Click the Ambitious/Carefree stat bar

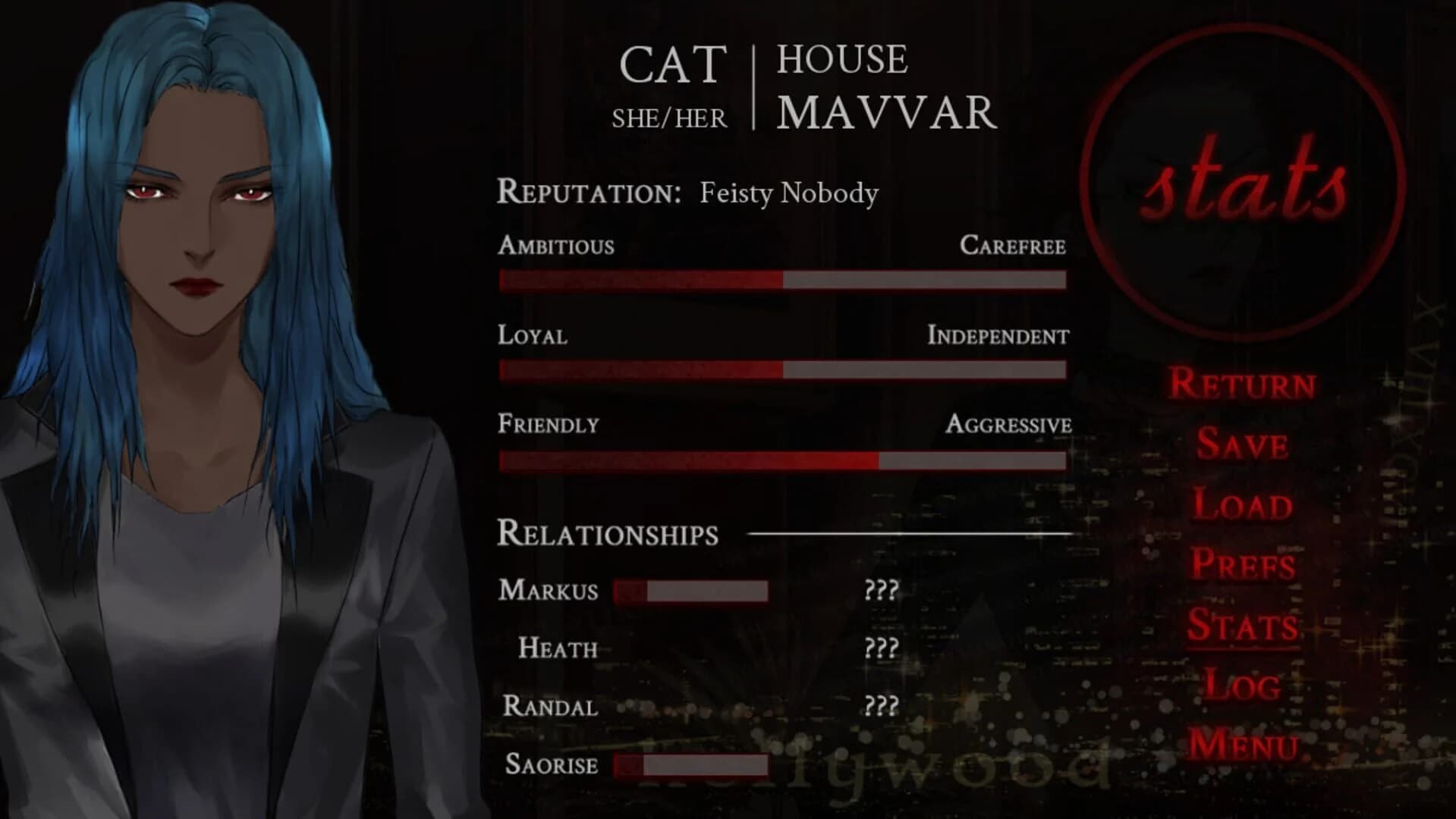click(781, 279)
